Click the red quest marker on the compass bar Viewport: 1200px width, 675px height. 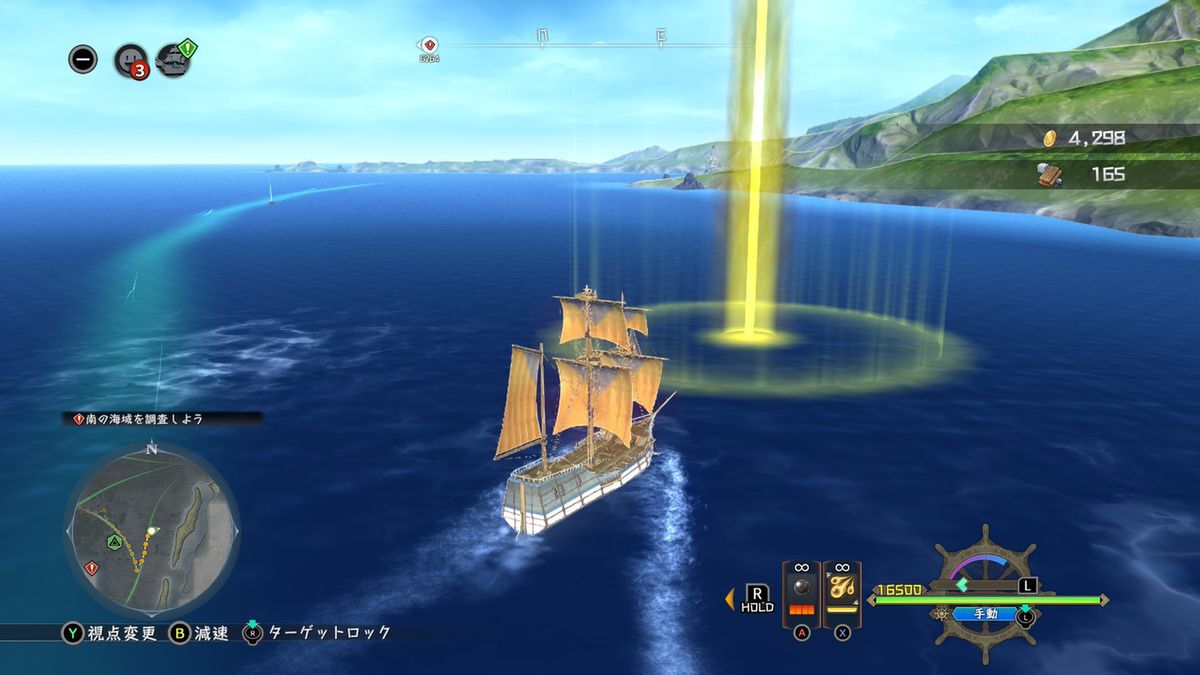pos(429,45)
